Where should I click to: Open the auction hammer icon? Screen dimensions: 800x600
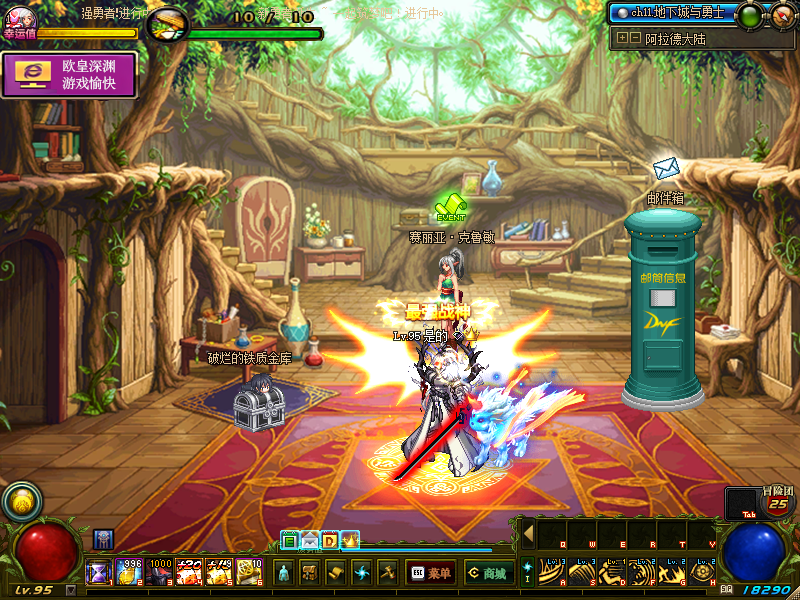click(388, 573)
